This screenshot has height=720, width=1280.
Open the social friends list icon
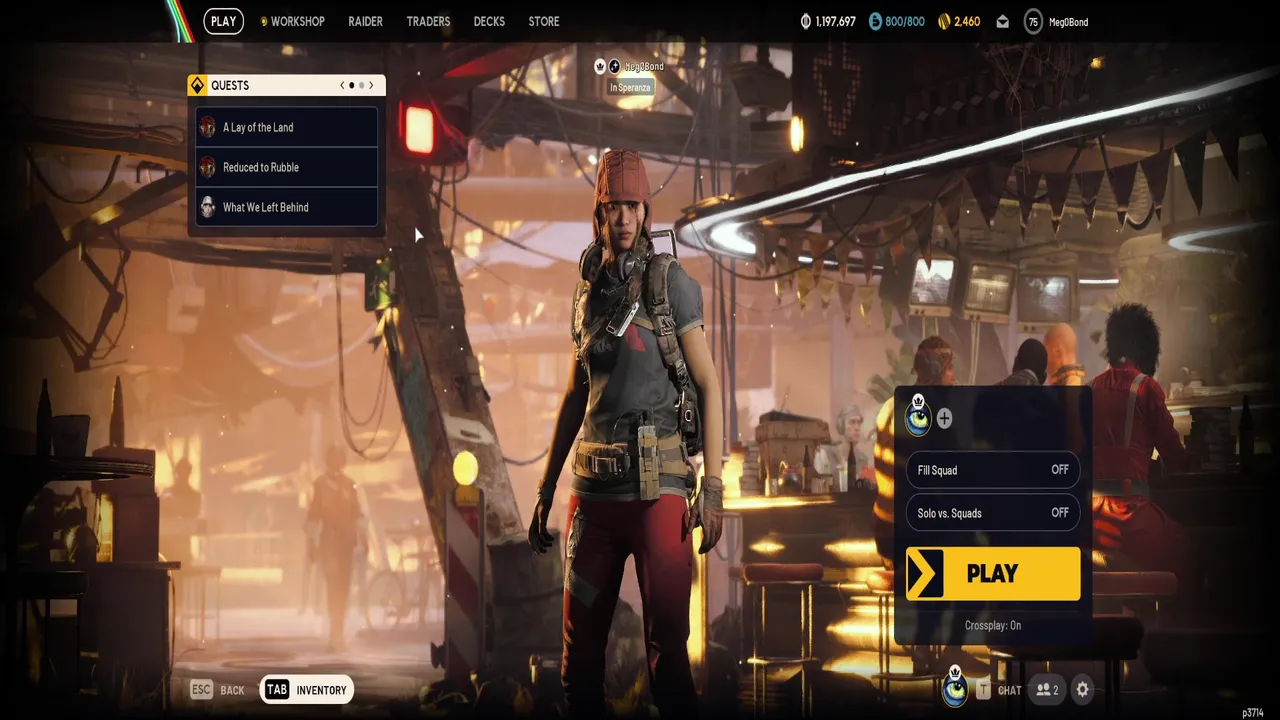[x=1047, y=690]
